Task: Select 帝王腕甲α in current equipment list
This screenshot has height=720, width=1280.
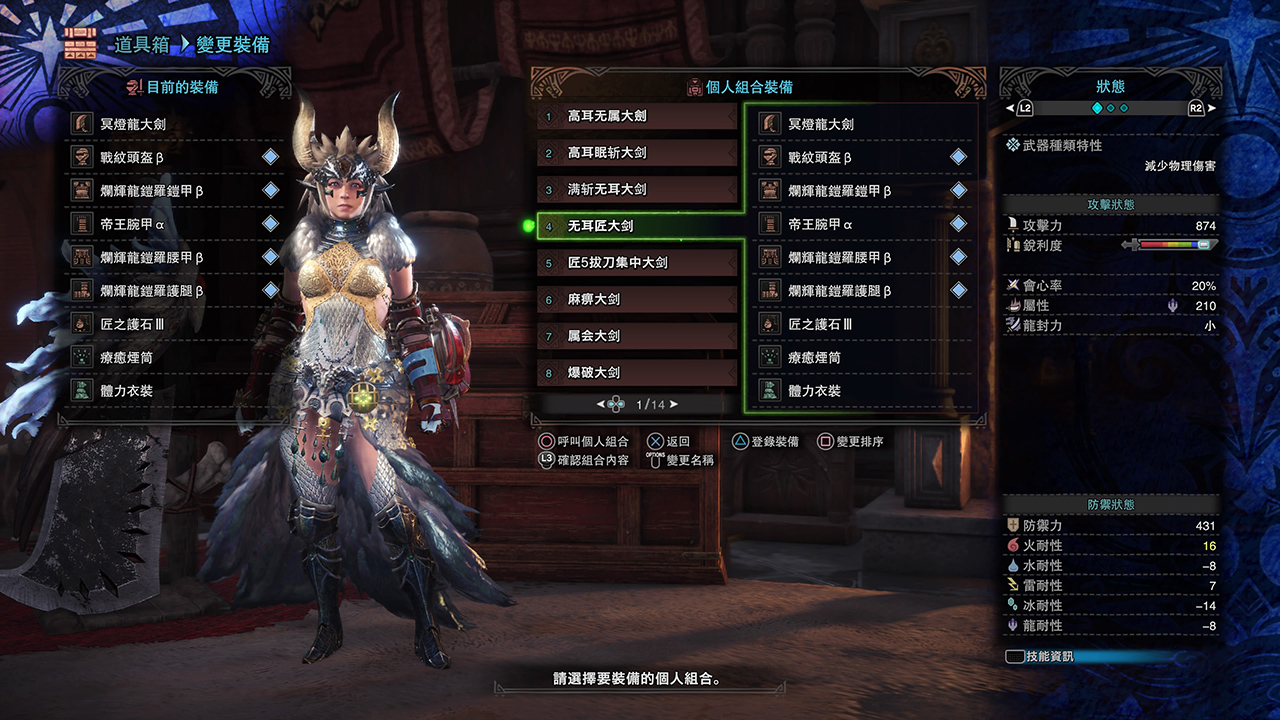Action: [172, 224]
